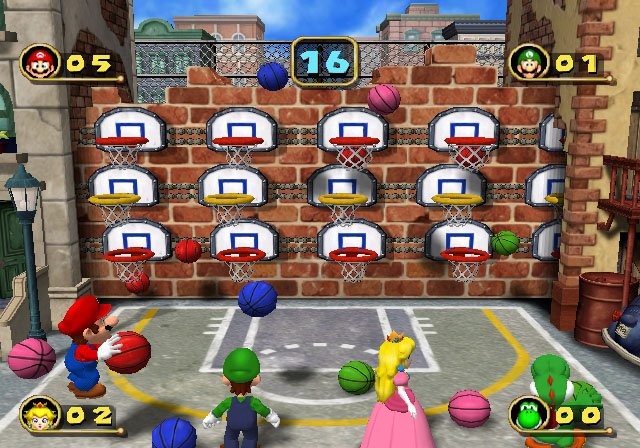Tap Yoshi's portrait icon beside his score
Viewport: 640px width, 448px height.
pos(527,413)
